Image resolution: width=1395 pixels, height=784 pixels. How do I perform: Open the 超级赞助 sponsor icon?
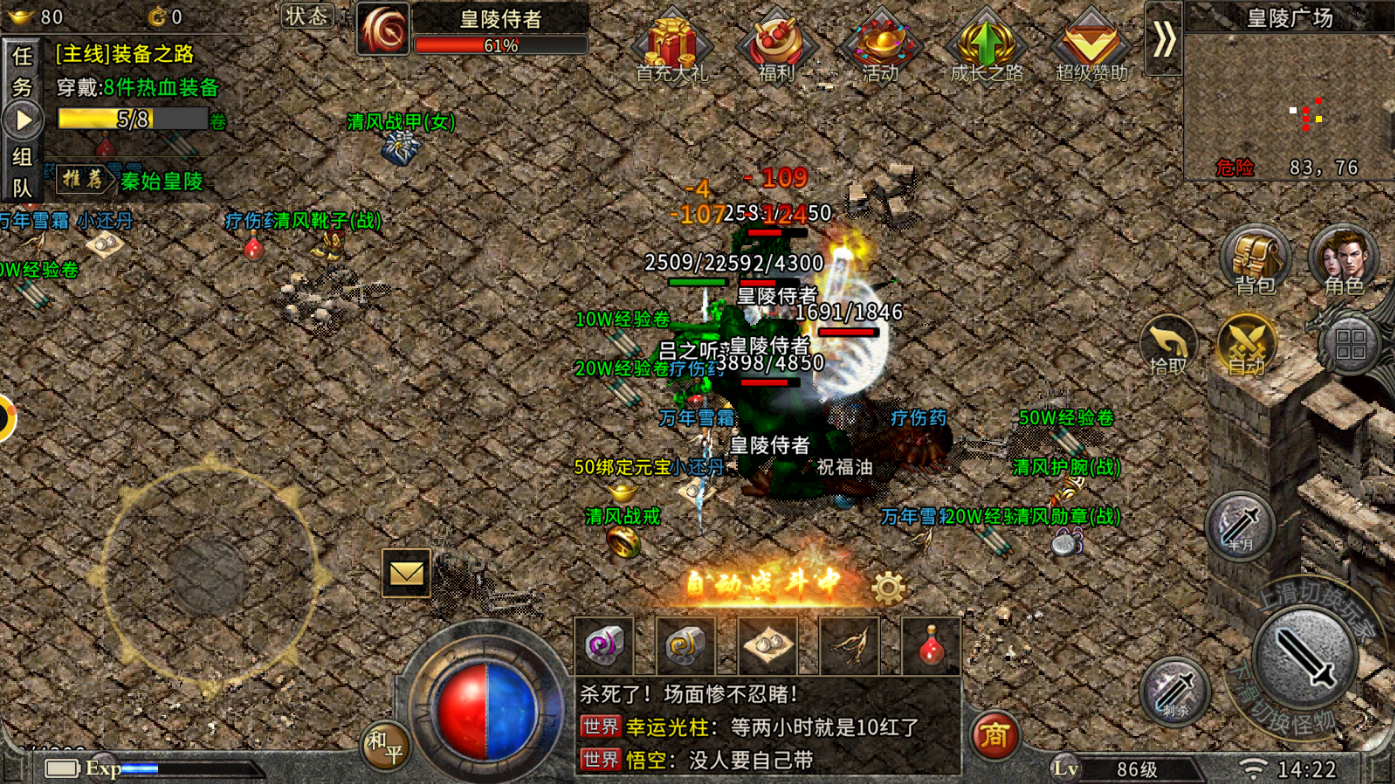1091,46
